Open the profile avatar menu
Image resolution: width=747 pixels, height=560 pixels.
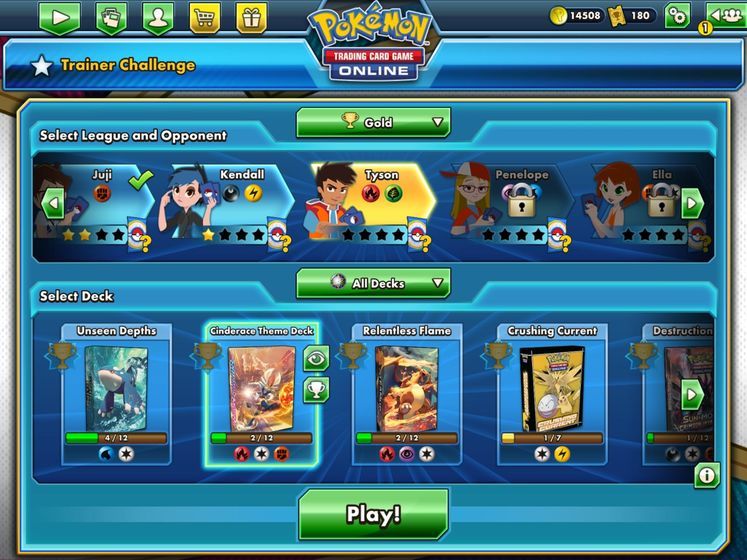pos(158,16)
